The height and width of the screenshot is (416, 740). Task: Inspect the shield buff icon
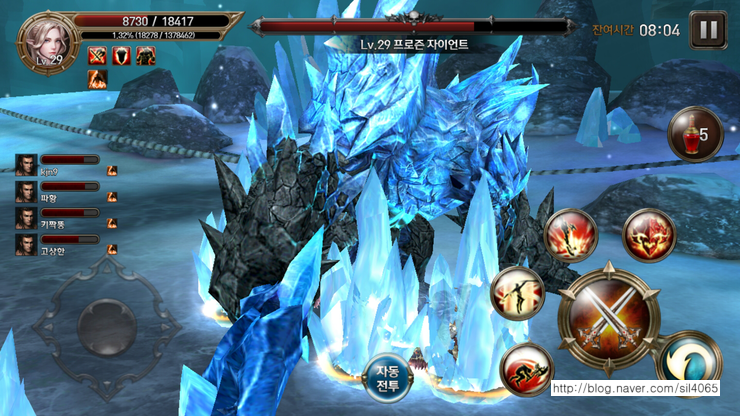pyautogui.click(x=121, y=55)
